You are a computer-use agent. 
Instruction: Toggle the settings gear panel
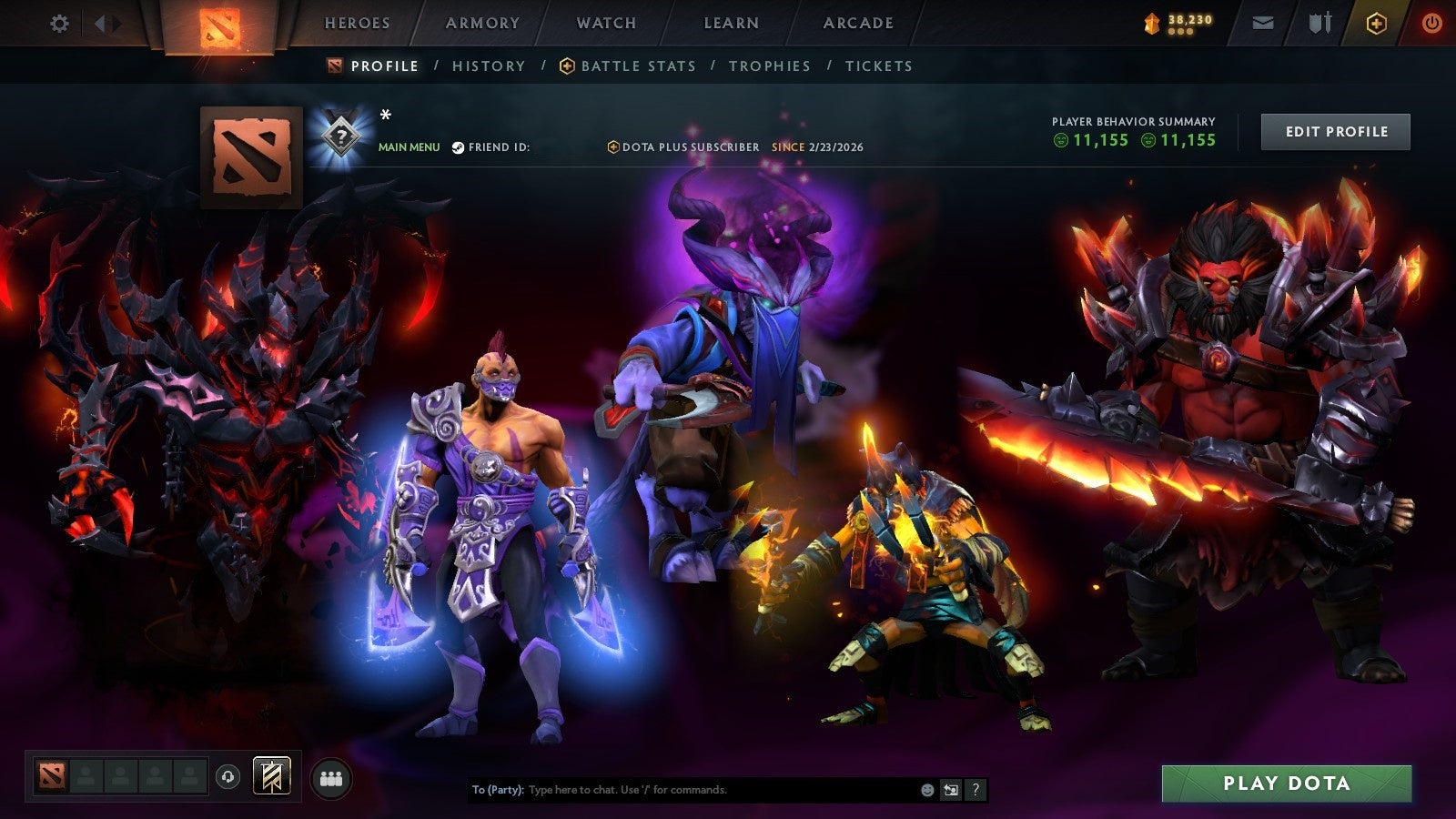[59, 25]
